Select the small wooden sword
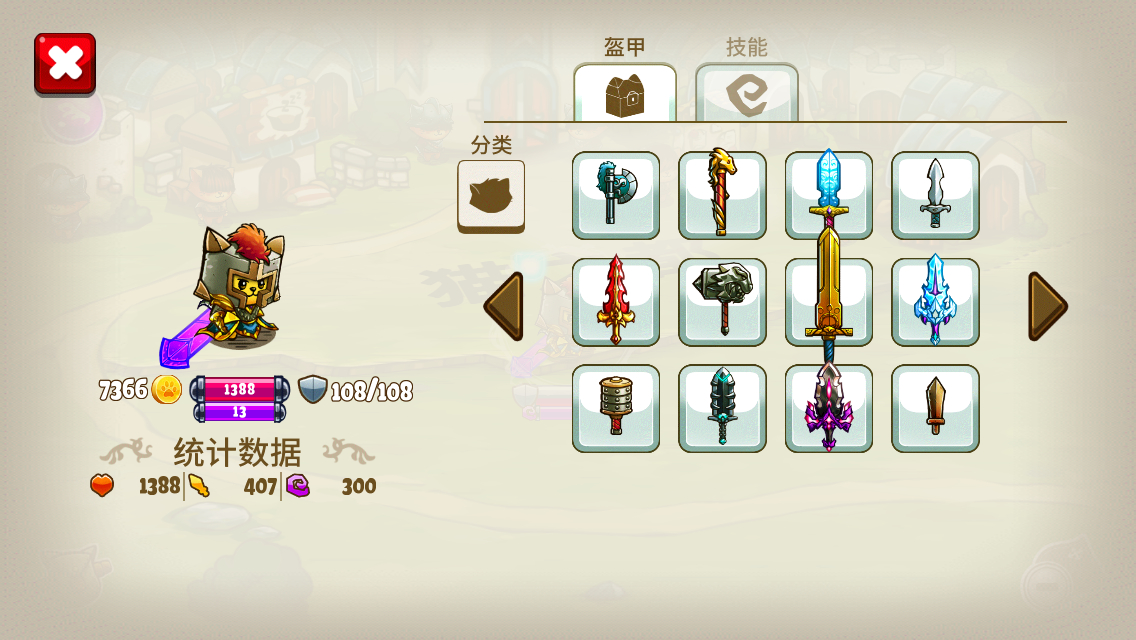Screen dimensions: 1136x640 coord(935,408)
